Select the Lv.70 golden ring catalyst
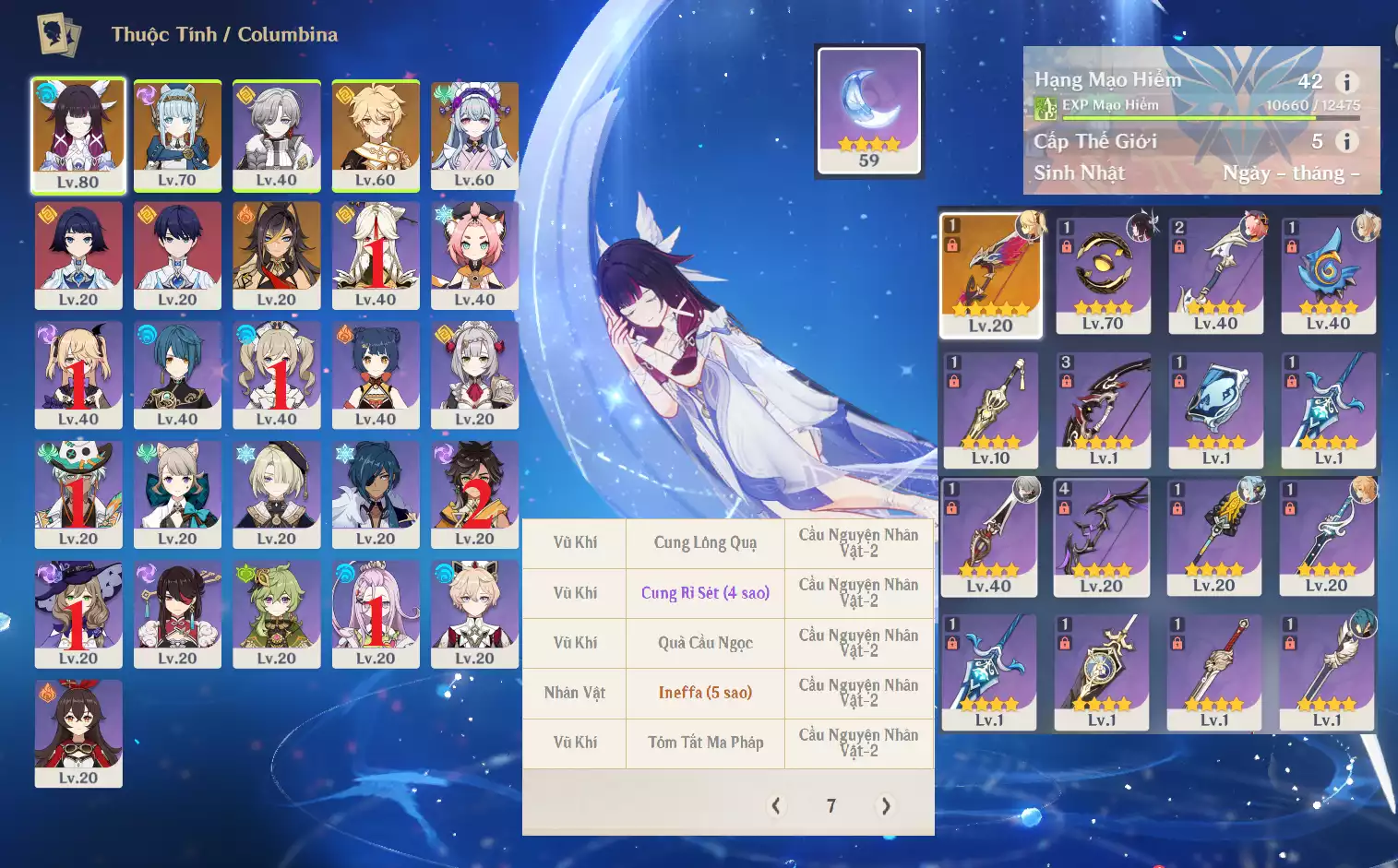Viewport: 1398px width, 868px height. tap(1103, 275)
